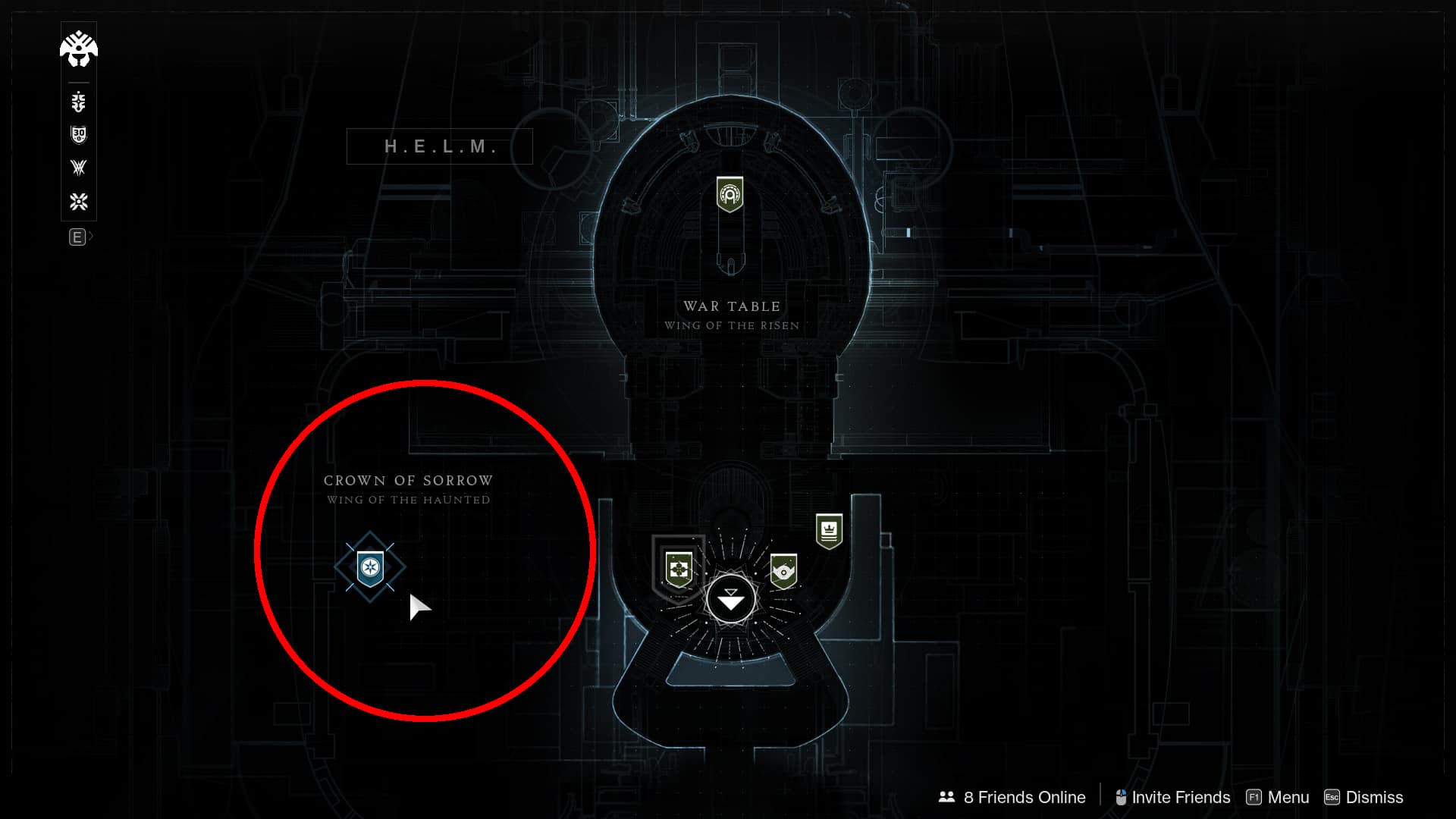Select the Wing of the Haunted label
This screenshot has width=1456, height=819.
tap(408, 499)
